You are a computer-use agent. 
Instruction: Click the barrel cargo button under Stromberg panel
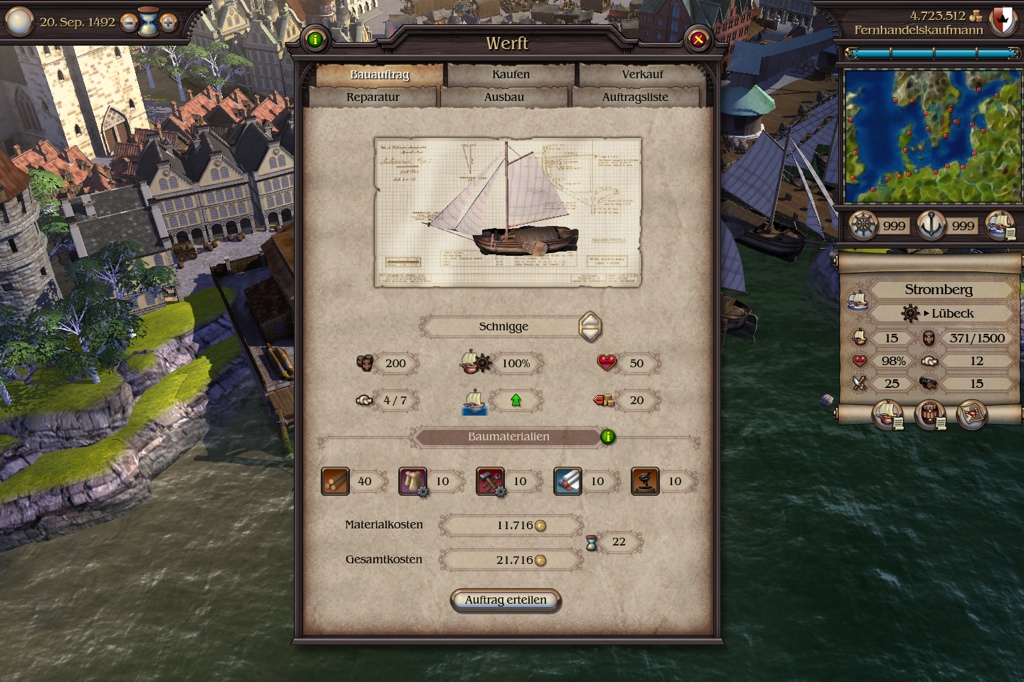[930, 414]
